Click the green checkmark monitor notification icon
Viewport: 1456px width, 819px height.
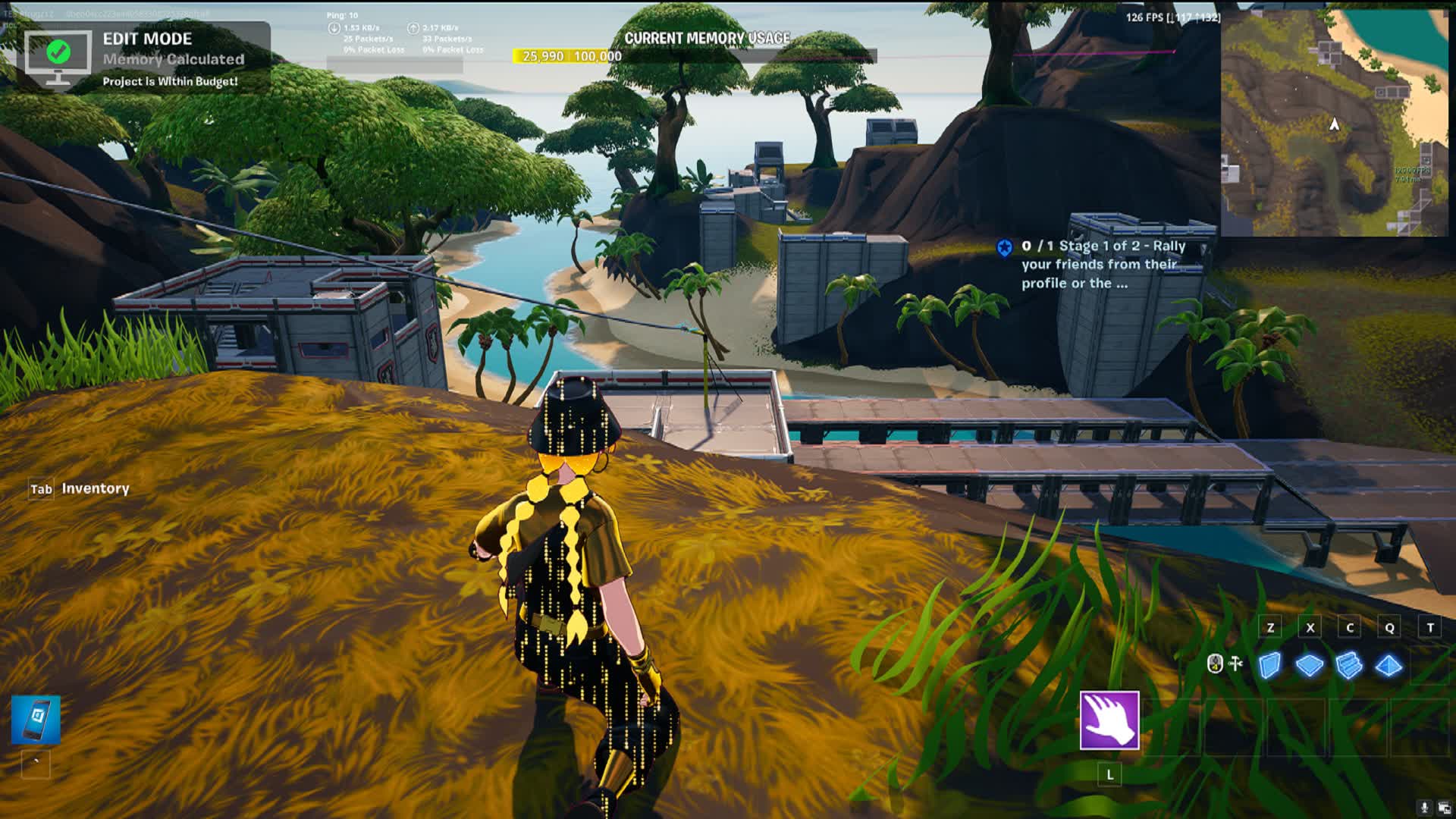point(57,53)
